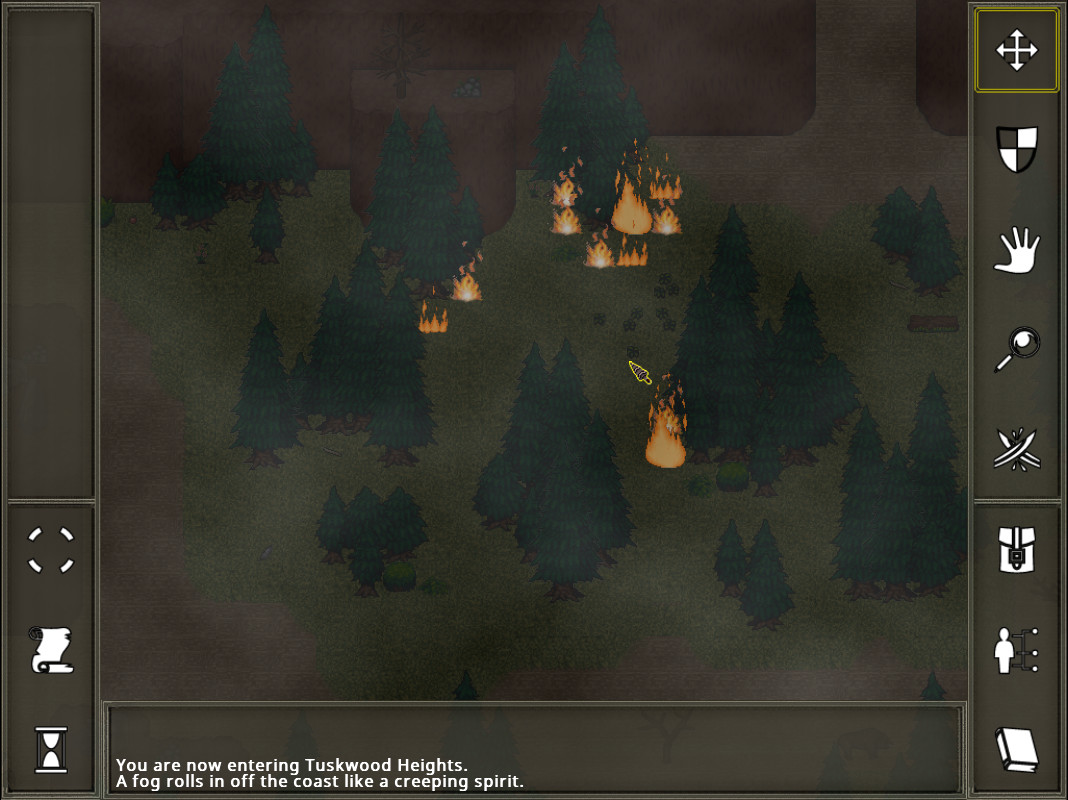The width and height of the screenshot is (1068, 800).
Task: Open the scroll map icon
Action: (51, 650)
